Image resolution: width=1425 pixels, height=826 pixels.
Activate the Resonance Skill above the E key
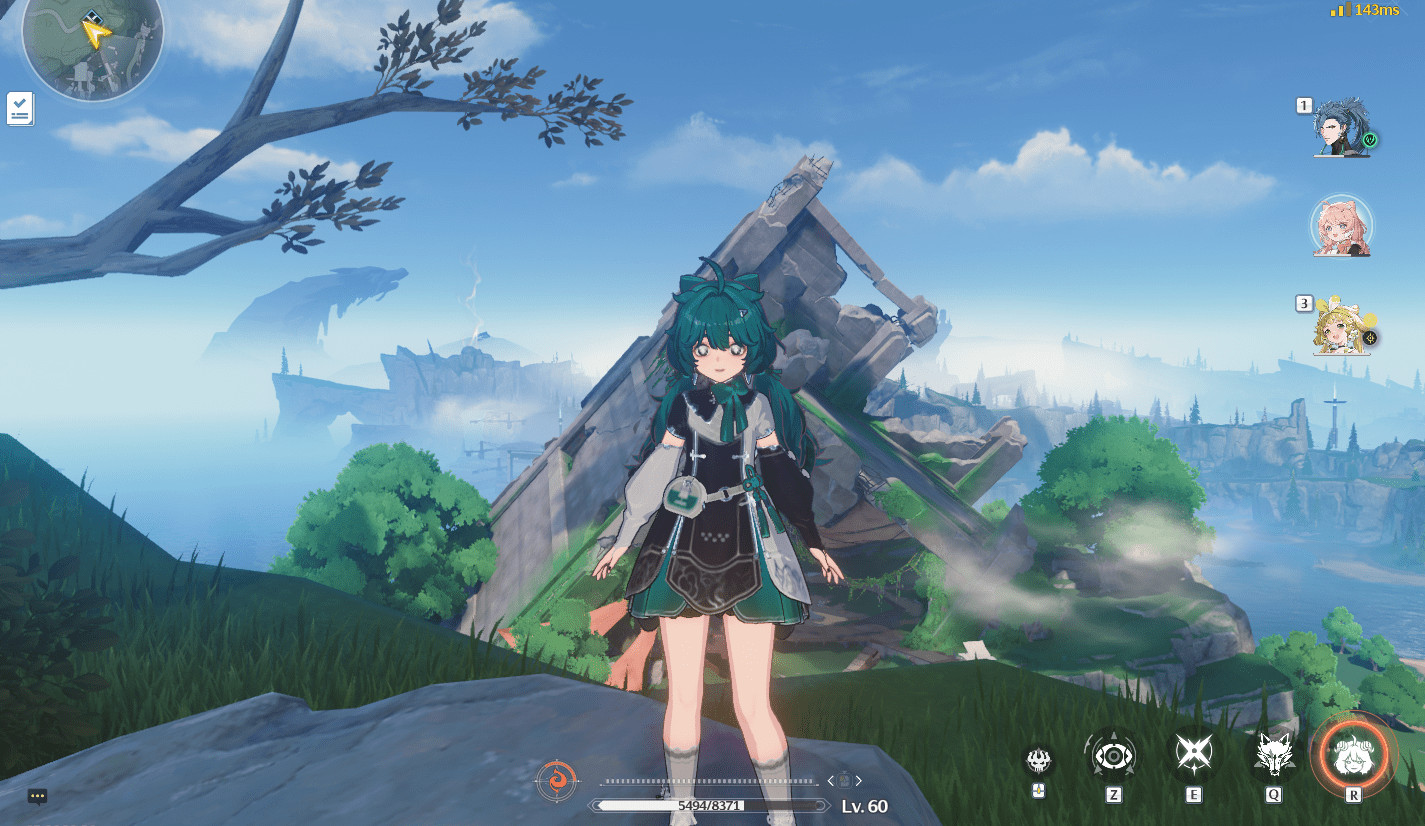click(x=1195, y=757)
